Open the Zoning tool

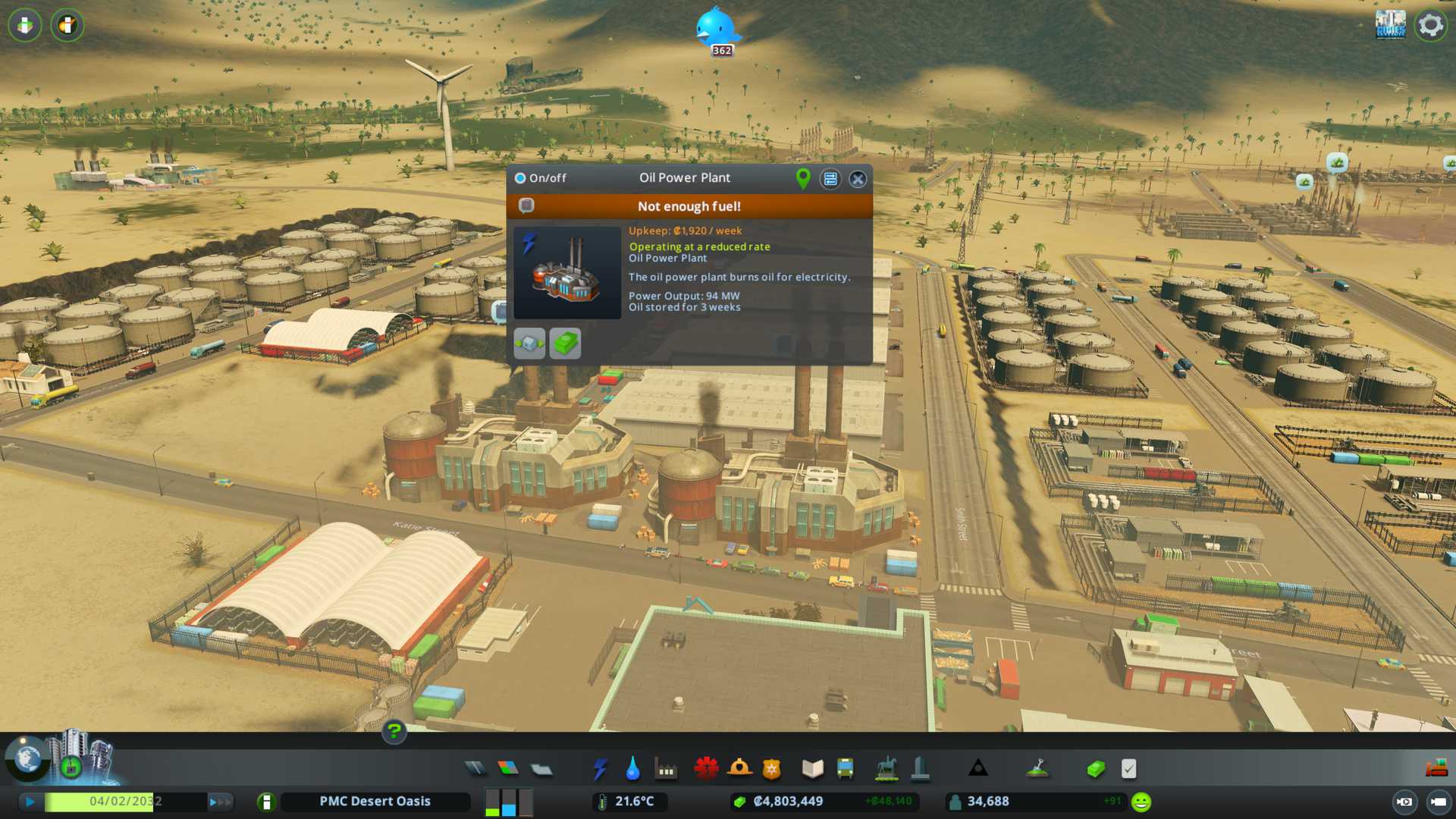tap(508, 769)
